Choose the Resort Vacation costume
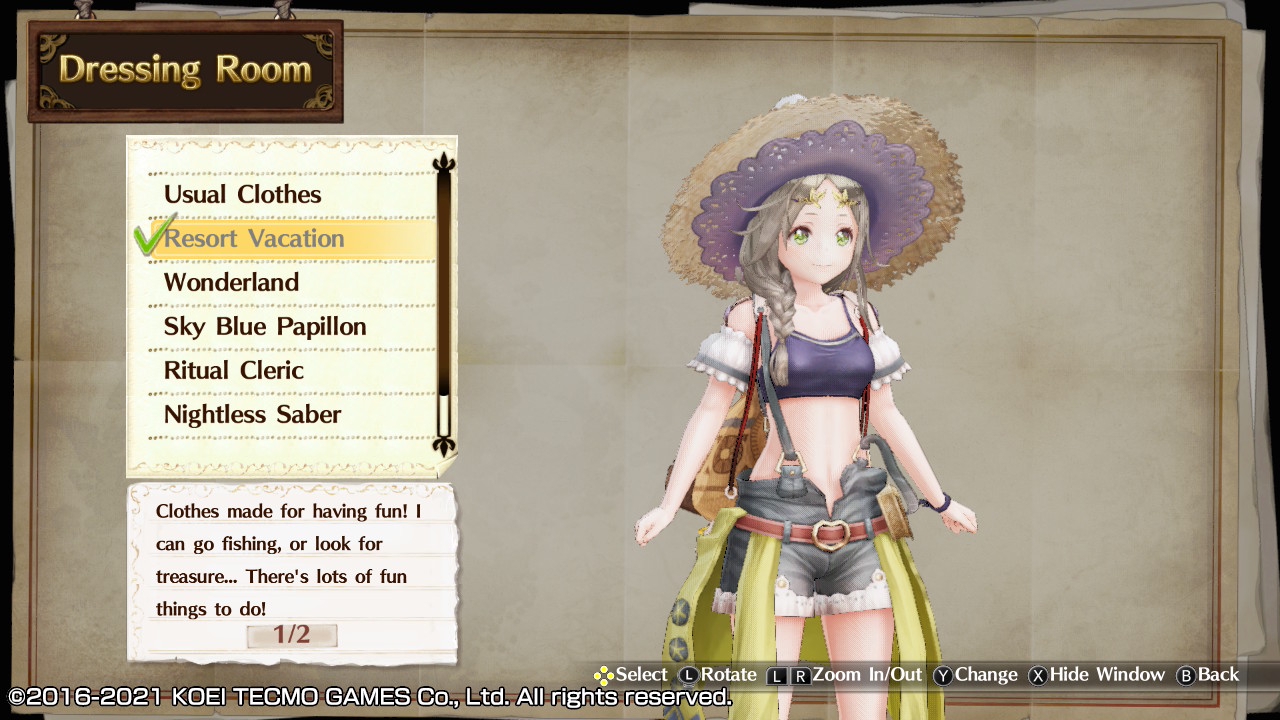Screen dimensions: 1280x720 click(254, 238)
